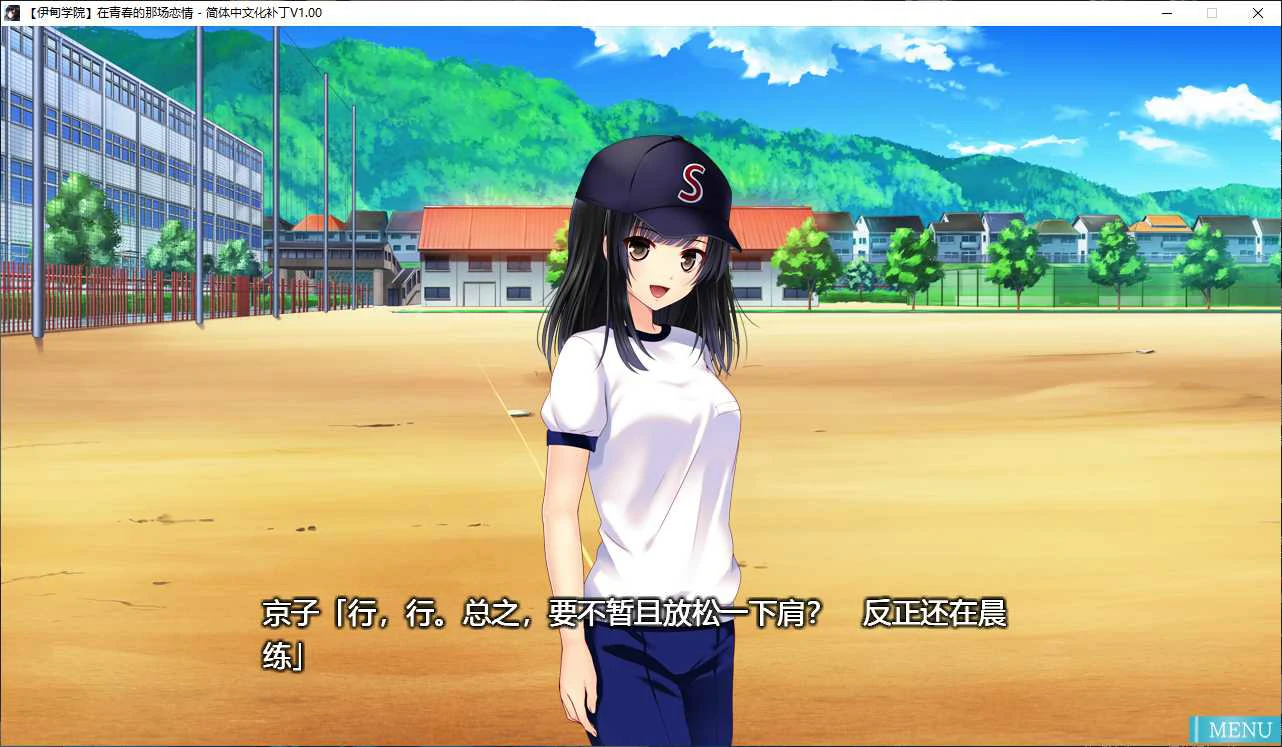Click the game application icon in the title bar
The image size is (1282, 747).
coord(11,13)
